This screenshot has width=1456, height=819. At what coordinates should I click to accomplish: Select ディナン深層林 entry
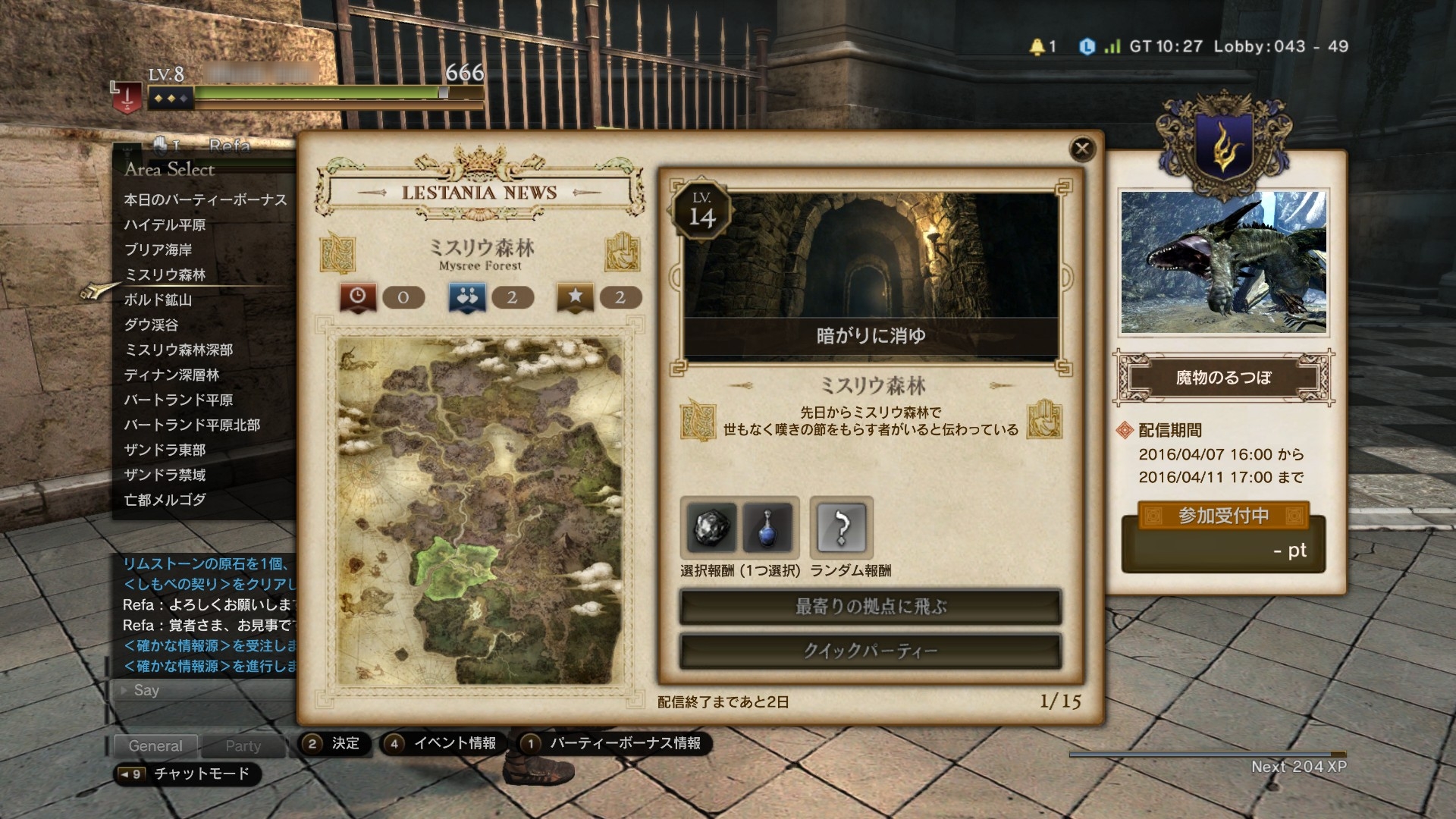(x=171, y=375)
